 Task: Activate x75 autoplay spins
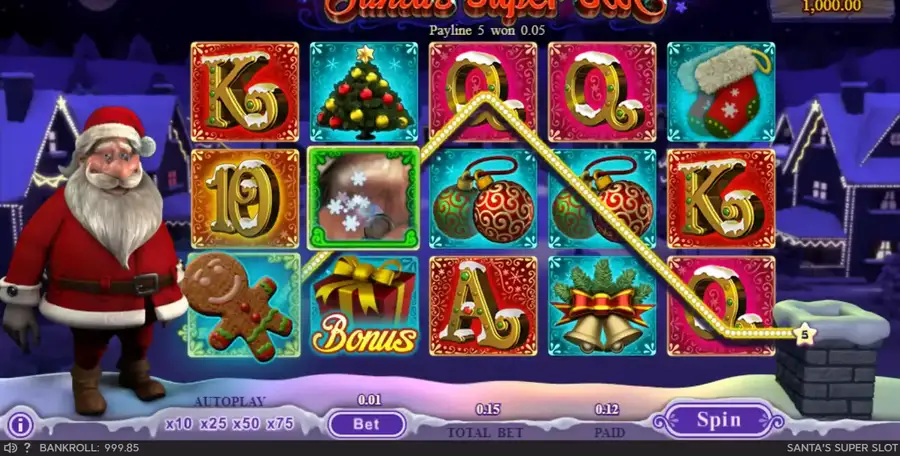tap(280, 424)
